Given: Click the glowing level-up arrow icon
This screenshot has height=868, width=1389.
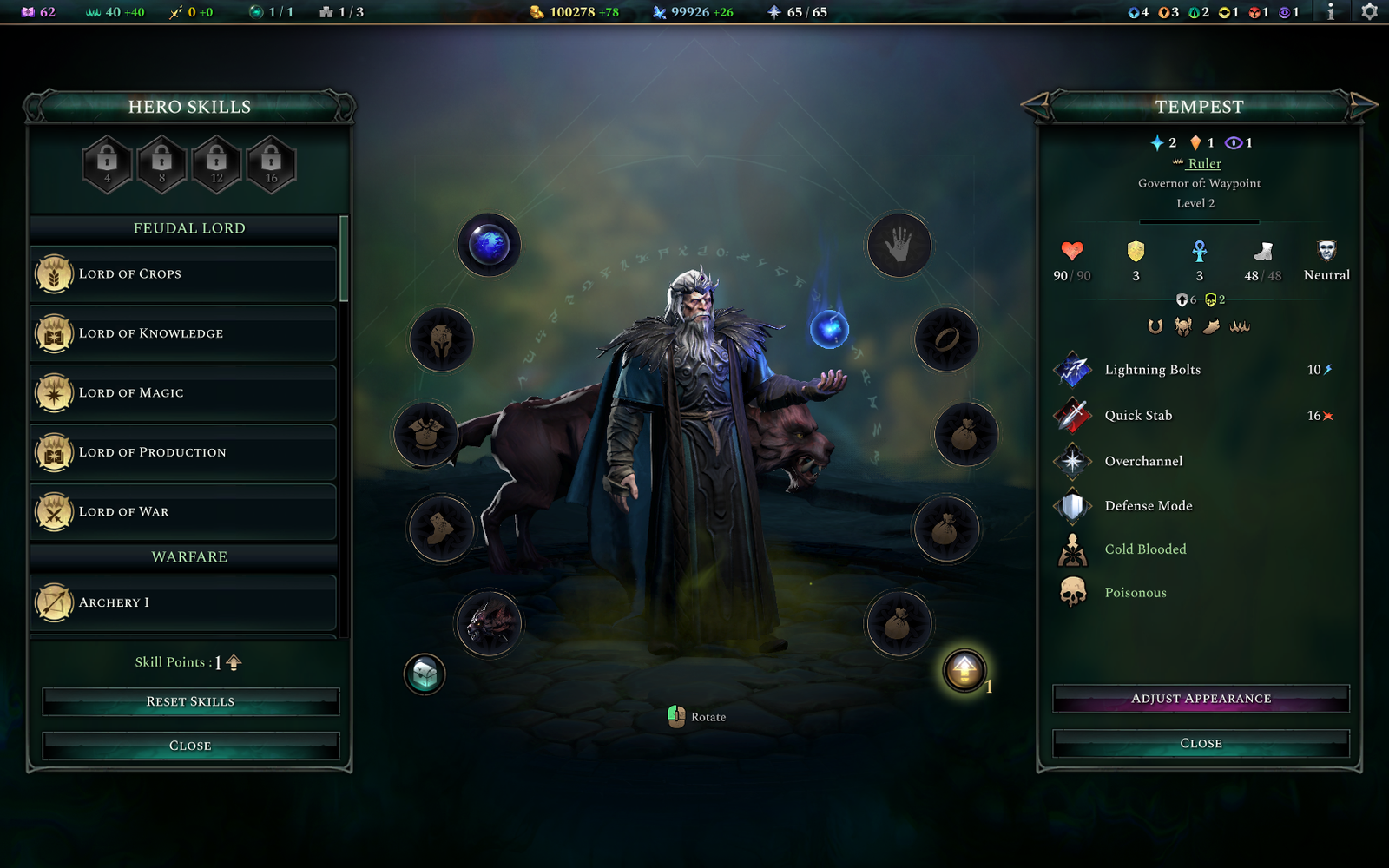Looking at the screenshot, I should (964, 670).
